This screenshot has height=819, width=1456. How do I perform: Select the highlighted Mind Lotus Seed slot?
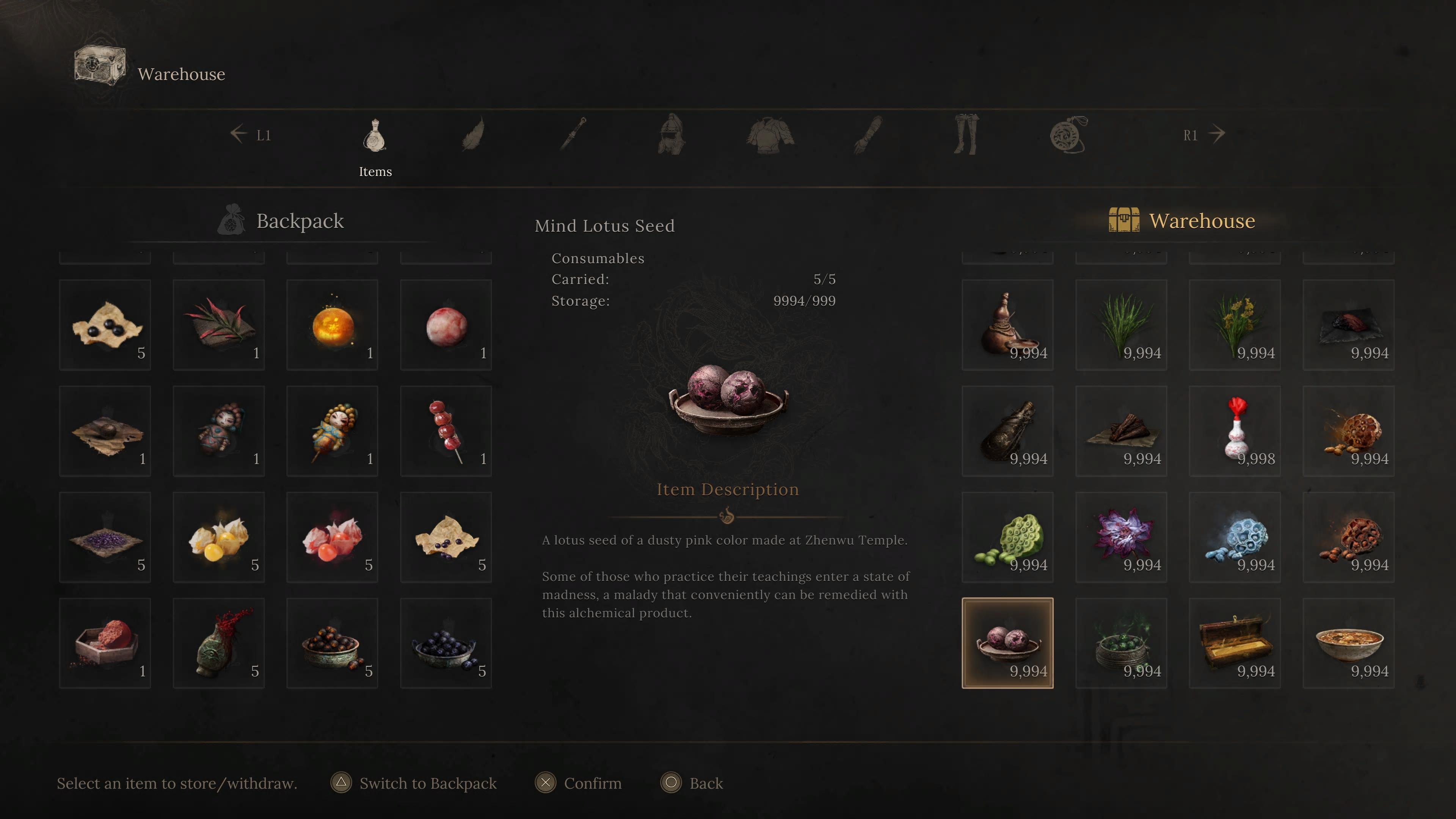point(1007,643)
